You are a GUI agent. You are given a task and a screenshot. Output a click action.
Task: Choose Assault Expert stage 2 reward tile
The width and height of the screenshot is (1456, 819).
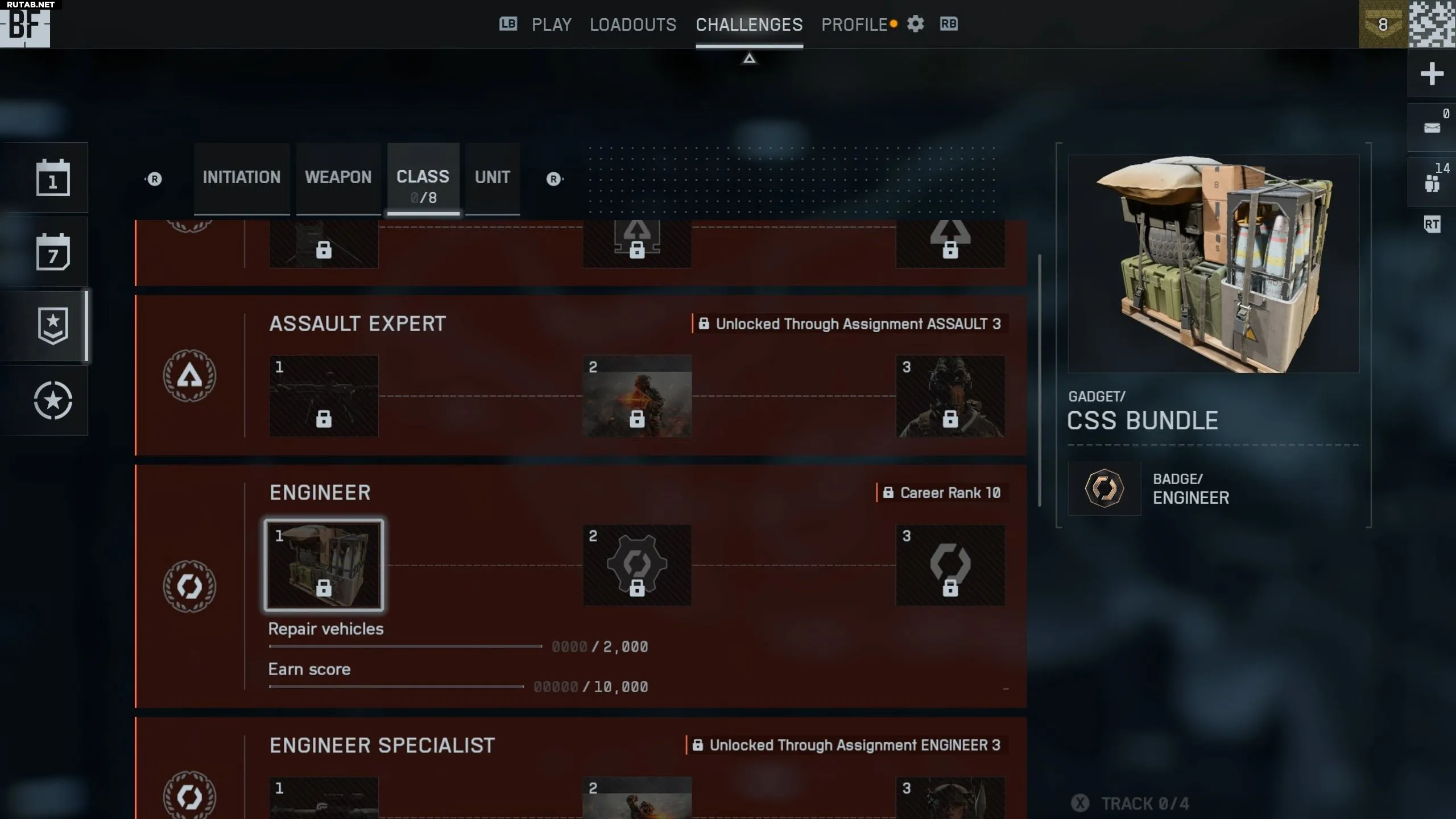(x=636, y=396)
